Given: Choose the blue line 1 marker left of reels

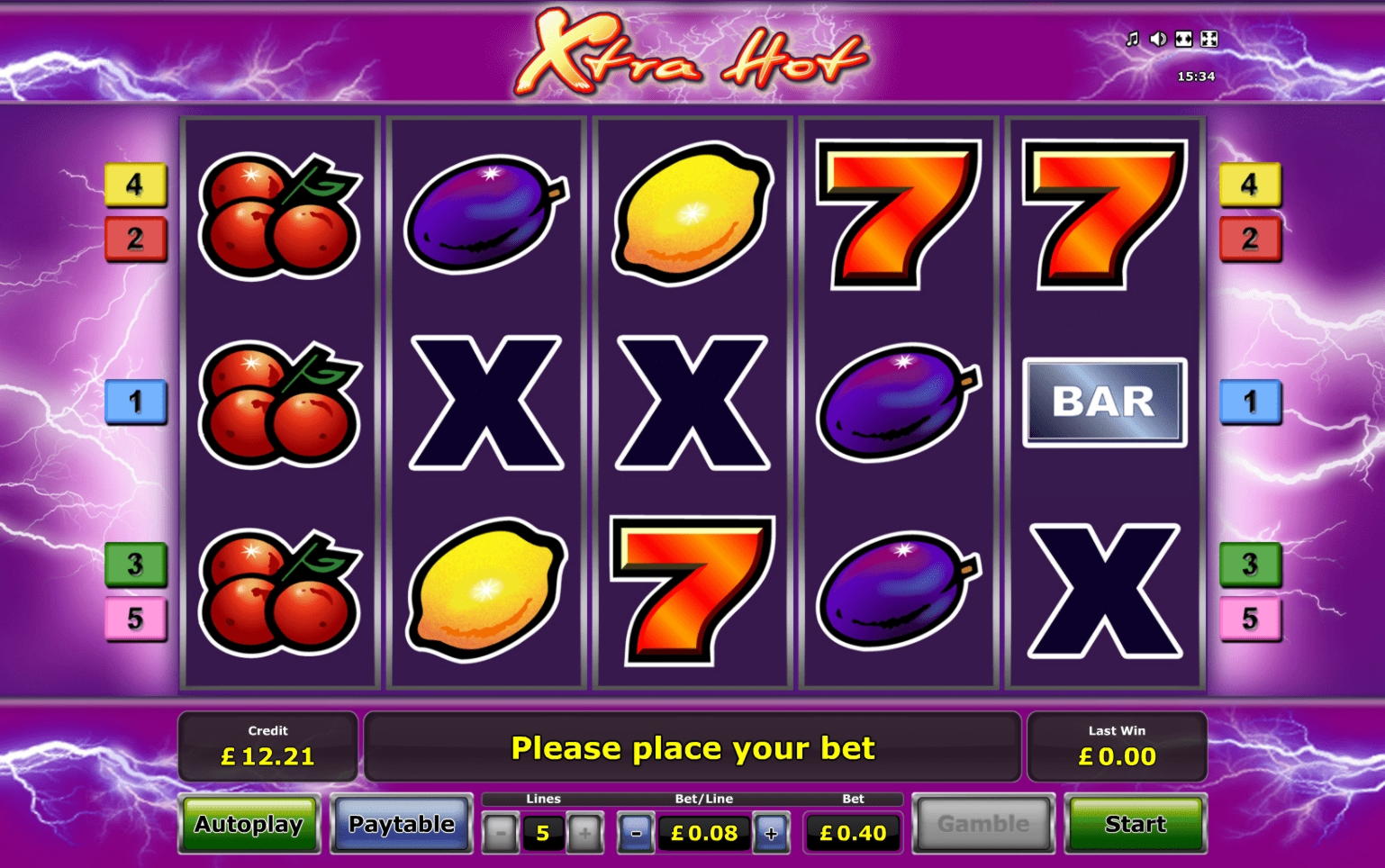Looking at the screenshot, I should (x=135, y=402).
